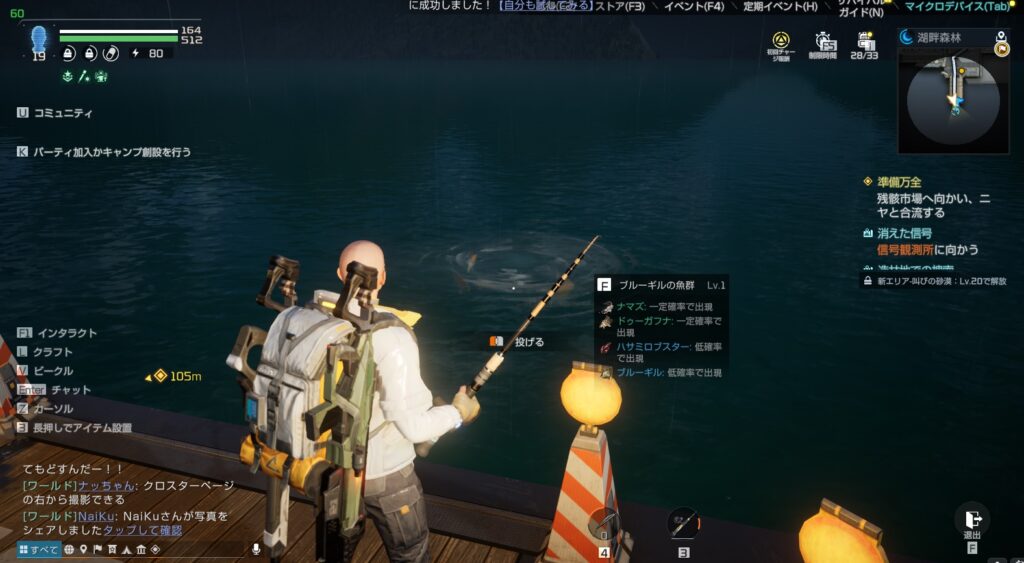
Task: Click the player portrait icon at level 19
Action: coord(39,38)
